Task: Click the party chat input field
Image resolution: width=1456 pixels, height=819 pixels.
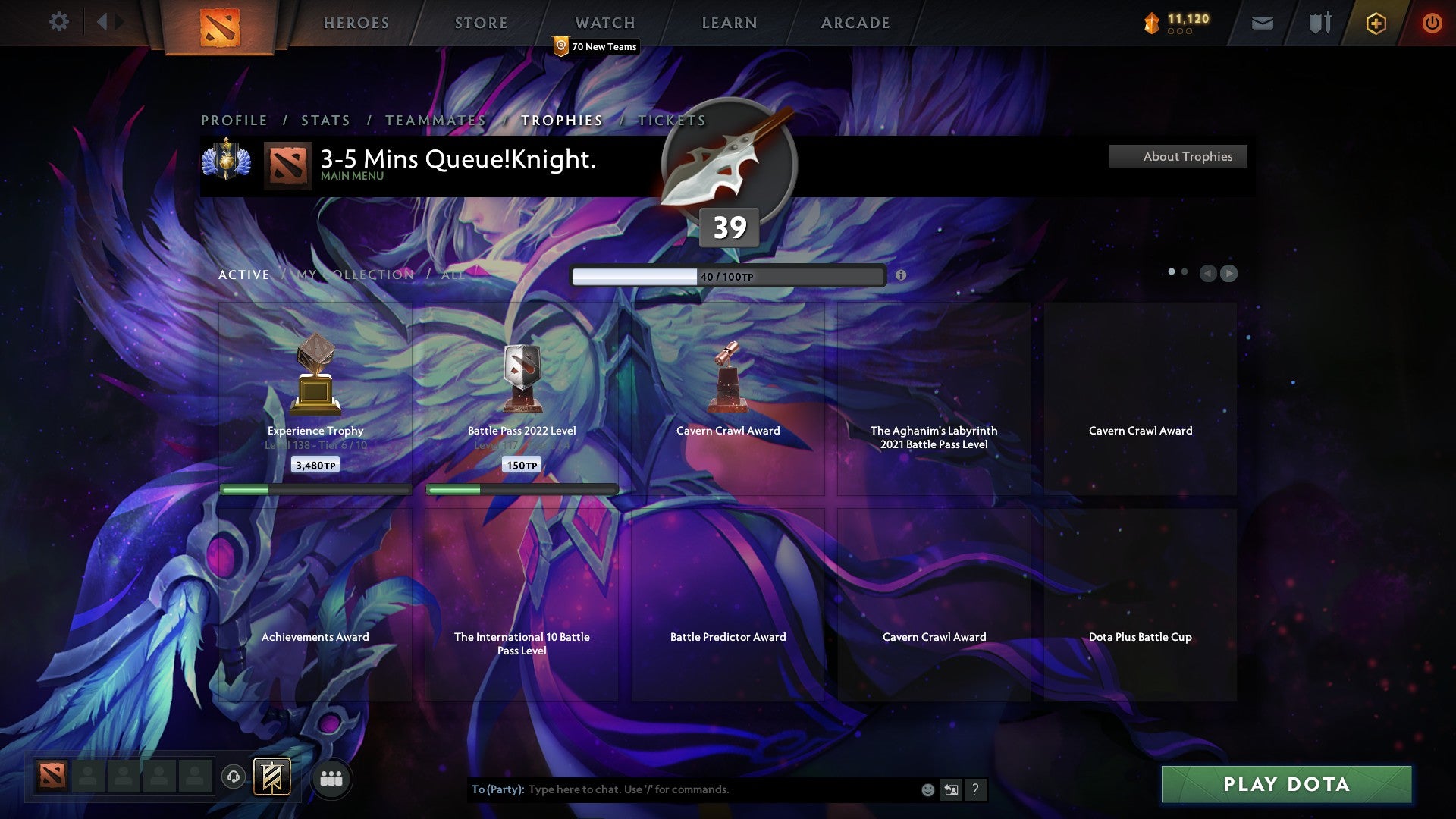Action: click(682, 789)
